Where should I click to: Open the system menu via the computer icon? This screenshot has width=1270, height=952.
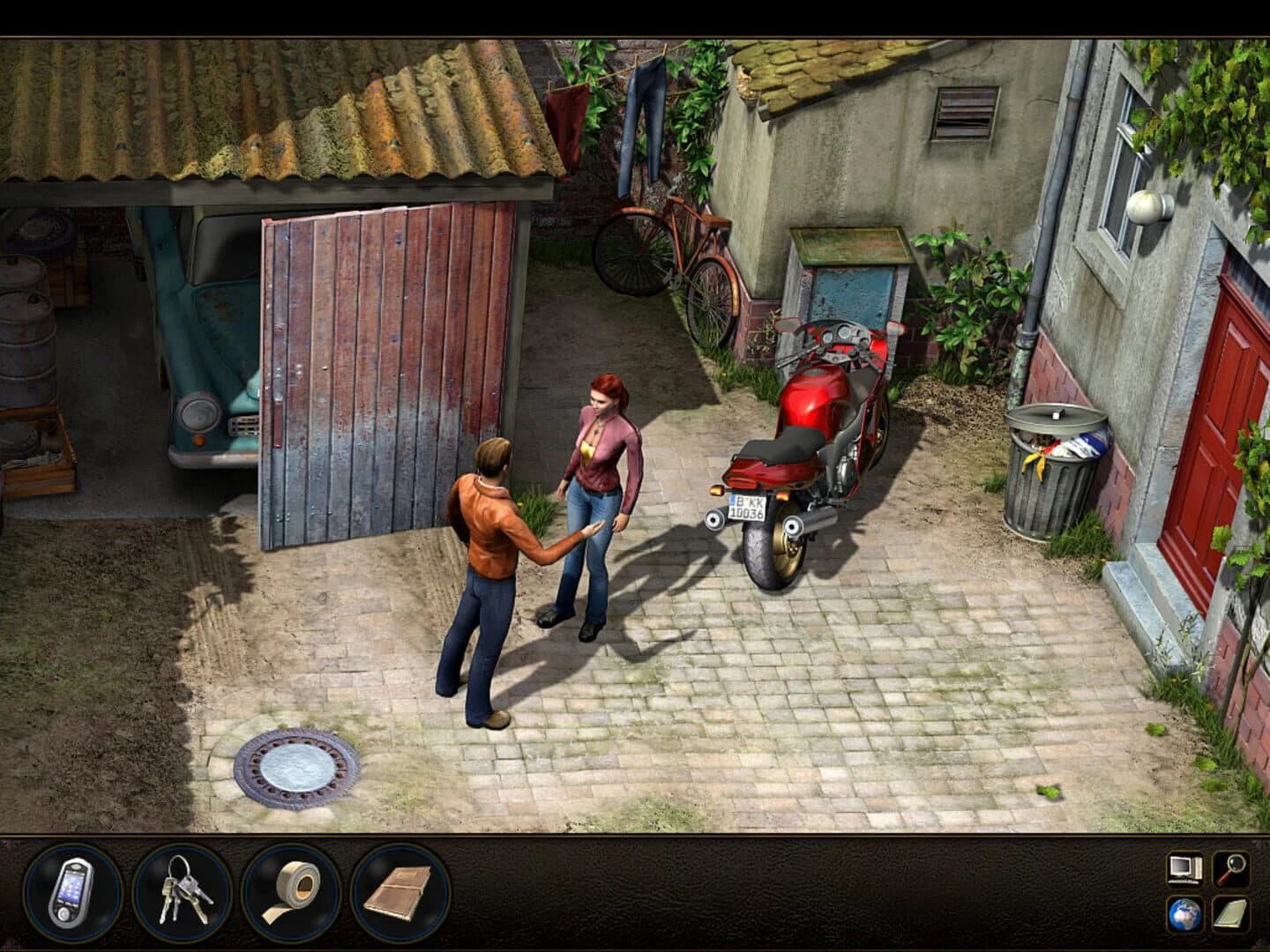click(1183, 869)
